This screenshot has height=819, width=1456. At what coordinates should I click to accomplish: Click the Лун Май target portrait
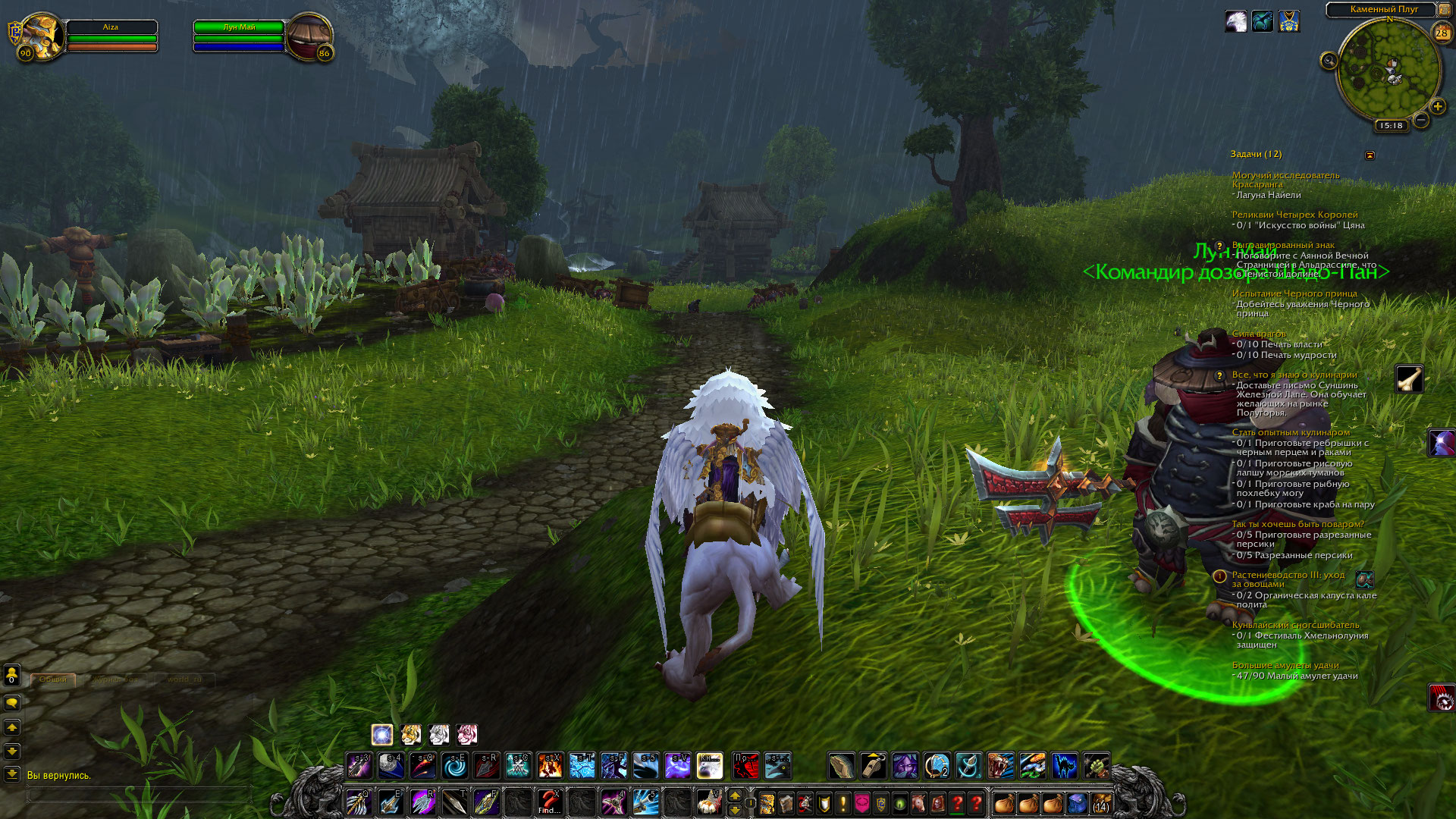(x=309, y=36)
